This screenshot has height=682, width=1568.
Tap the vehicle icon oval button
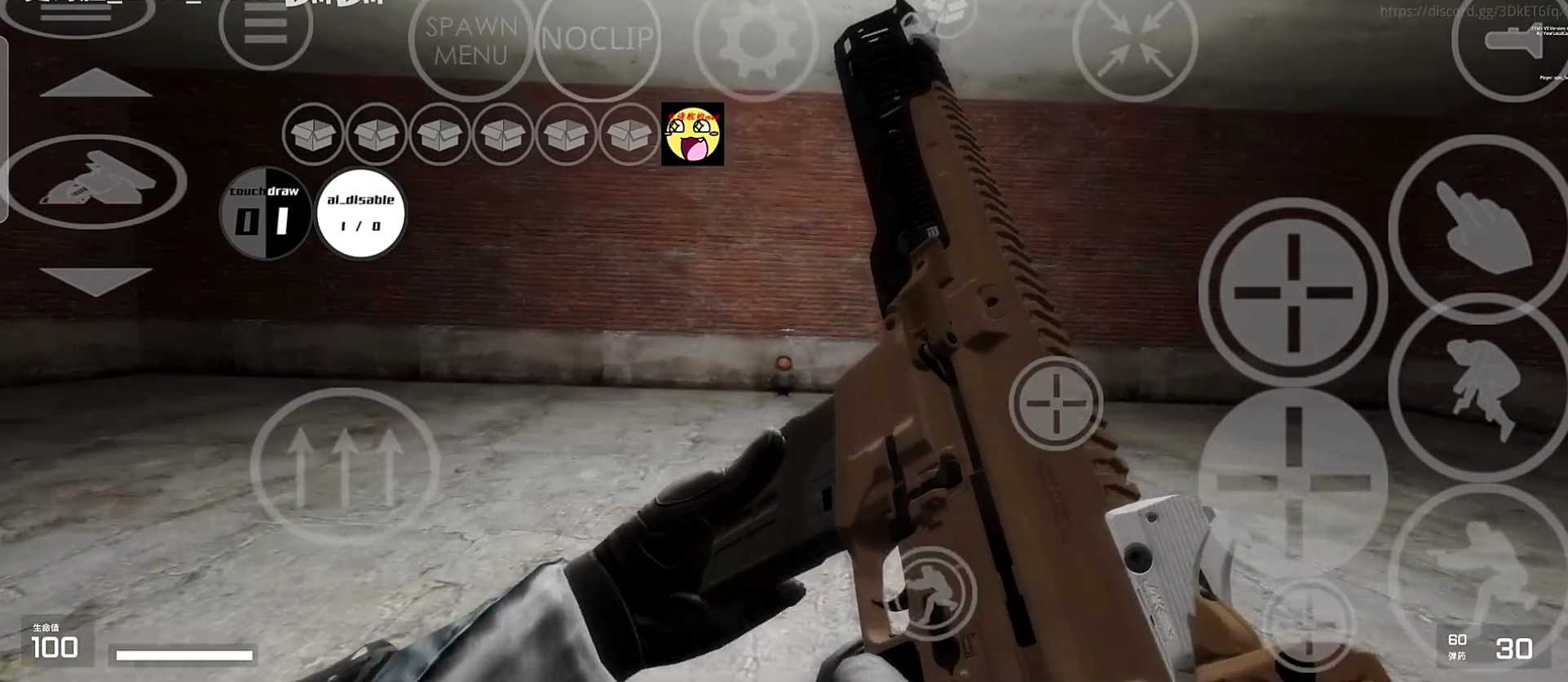(95, 181)
